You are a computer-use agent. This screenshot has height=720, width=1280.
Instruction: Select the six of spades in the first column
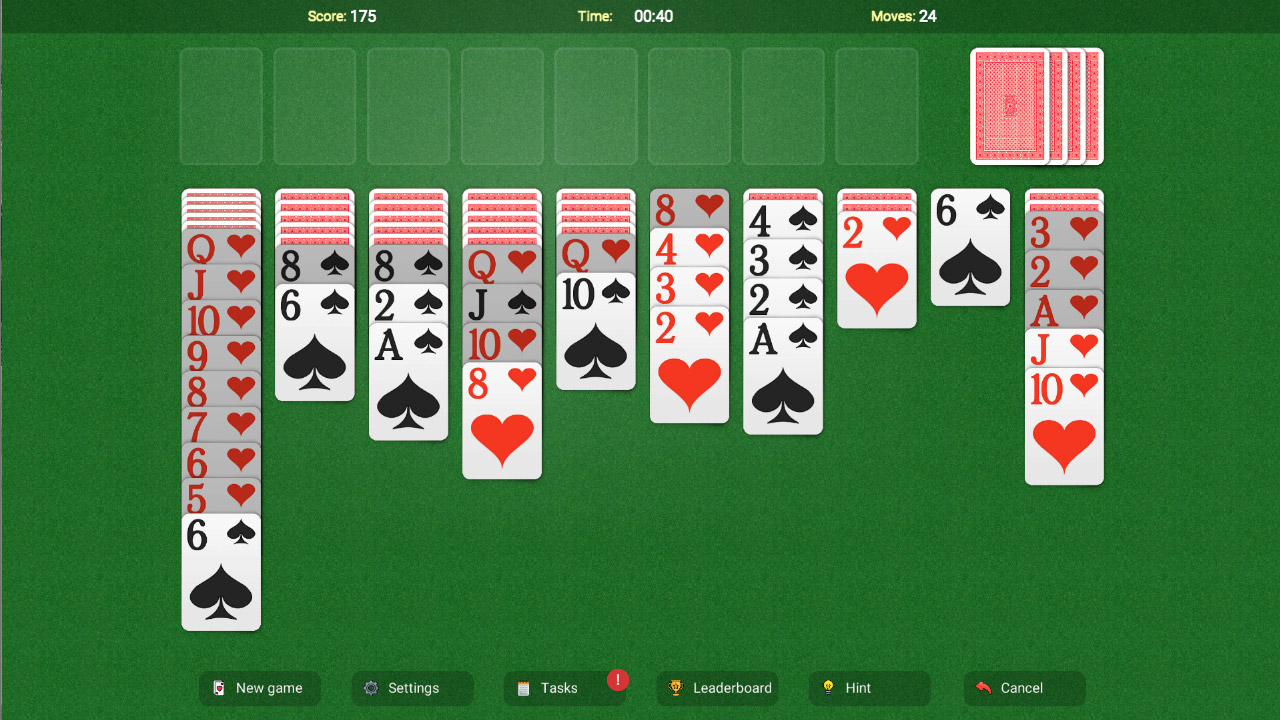[x=220, y=570]
